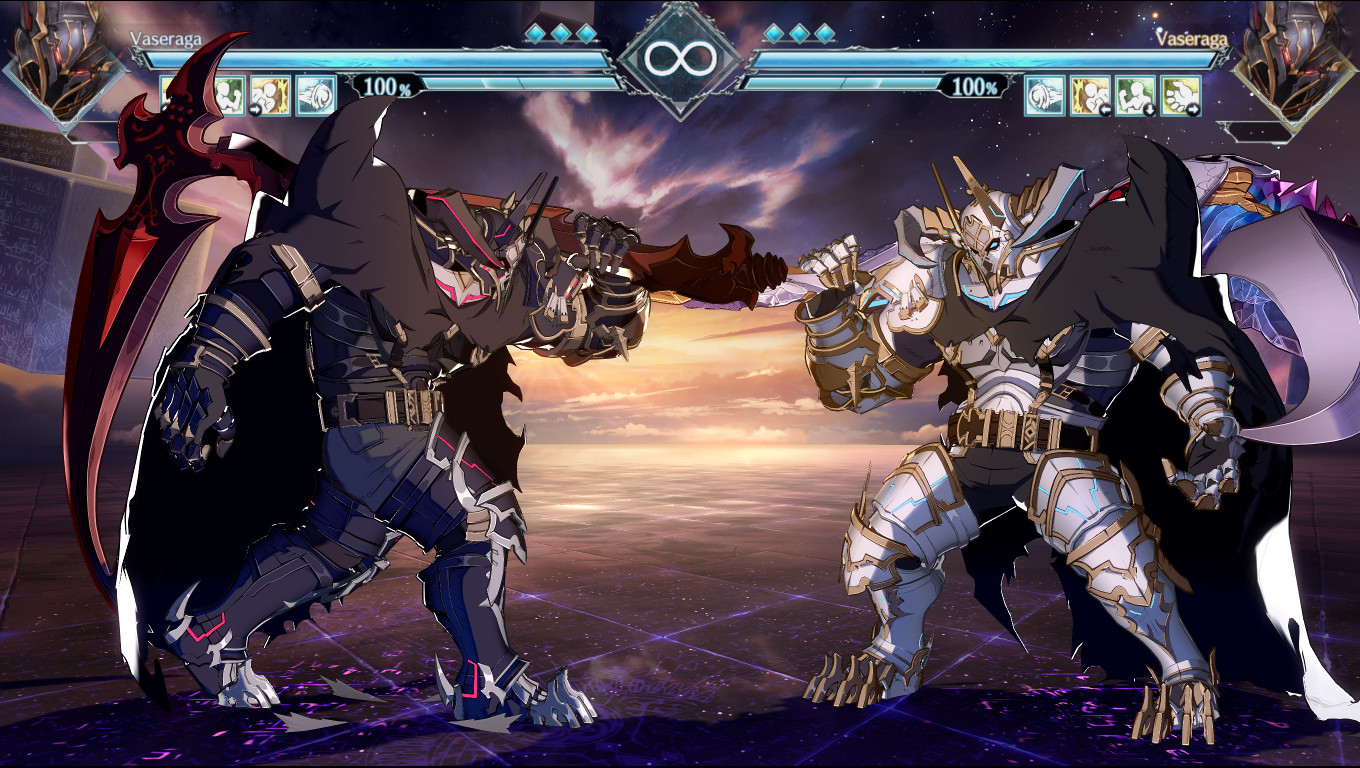The height and width of the screenshot is (768, 1360).
Task: Select the tan grab skill icon with right arrow
Action: coord(1181,95)
